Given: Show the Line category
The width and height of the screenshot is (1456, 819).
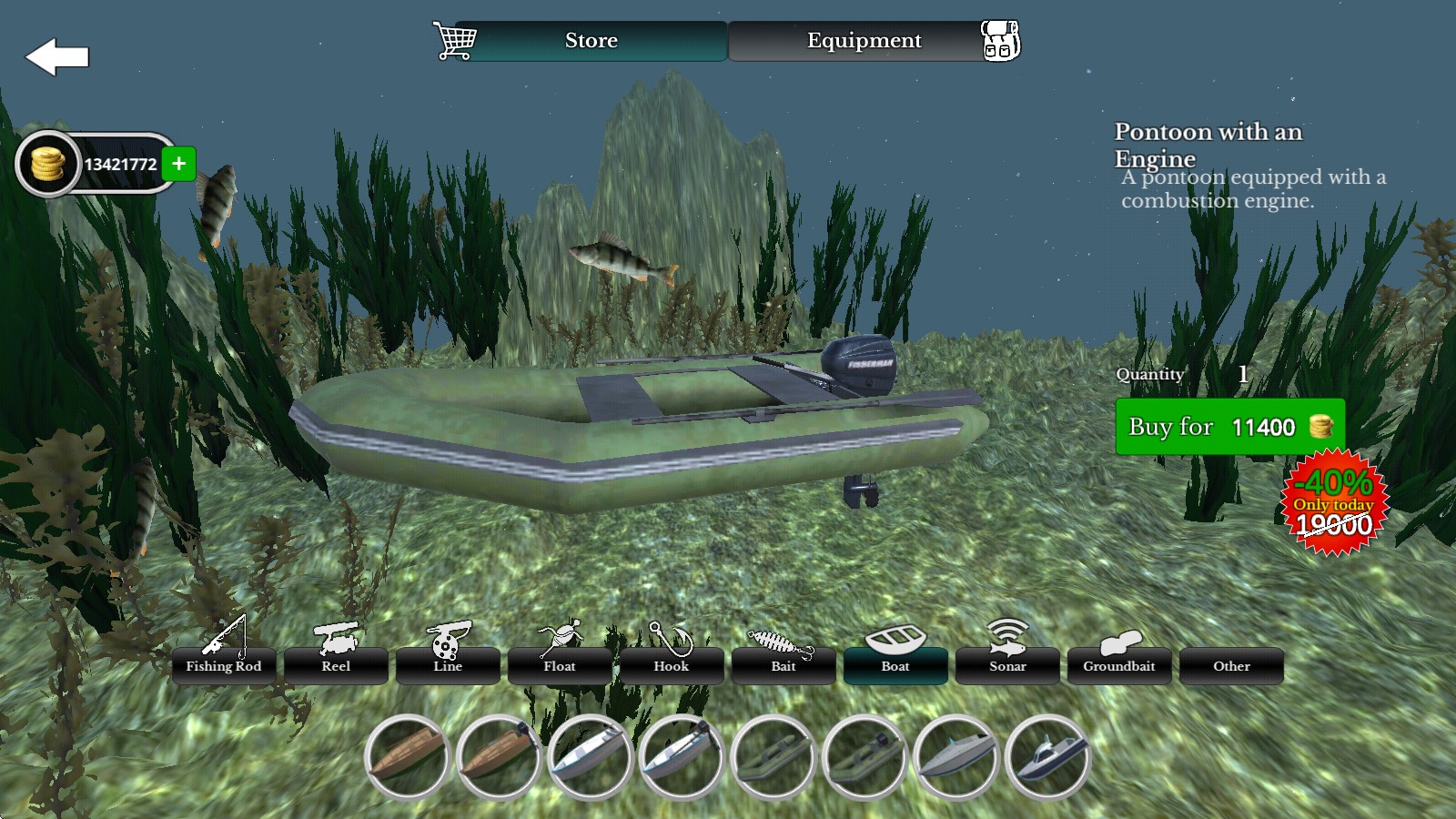Looking at the screenshot, I should pos(448,665).
